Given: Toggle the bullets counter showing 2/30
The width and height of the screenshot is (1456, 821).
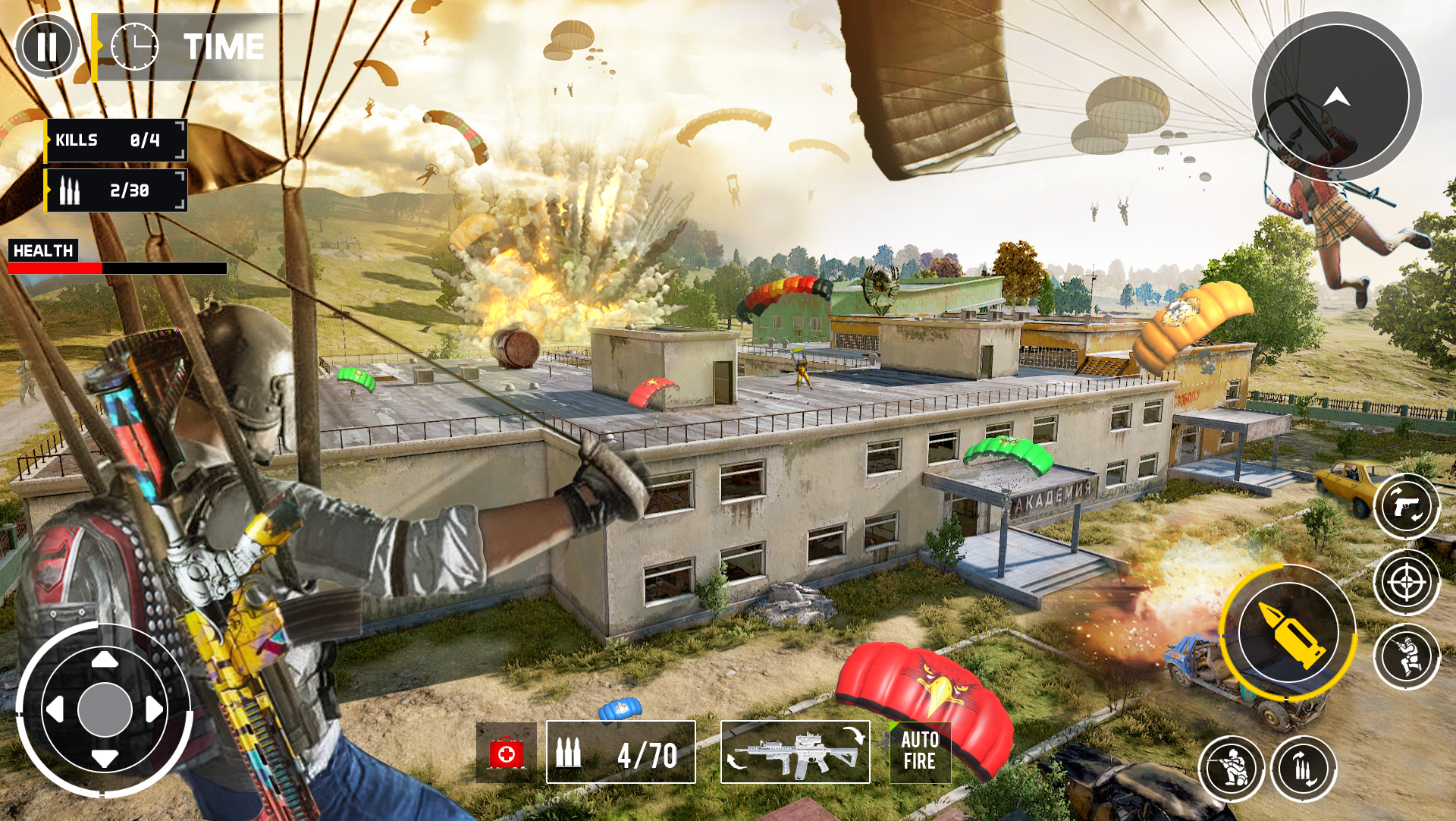Looking at the screenshot, I should [114, 190].
